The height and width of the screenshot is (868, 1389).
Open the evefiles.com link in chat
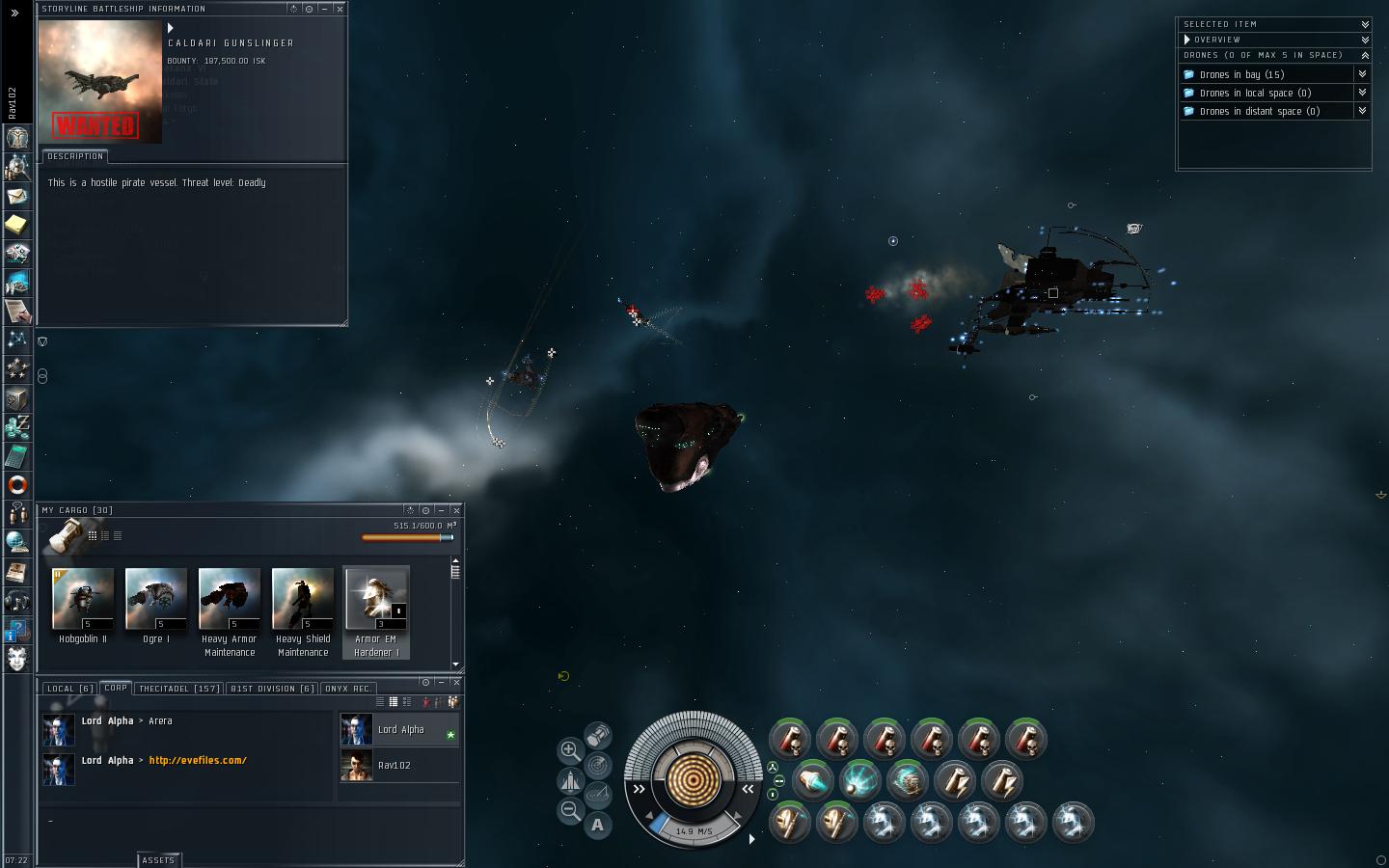tap(198, 760)
